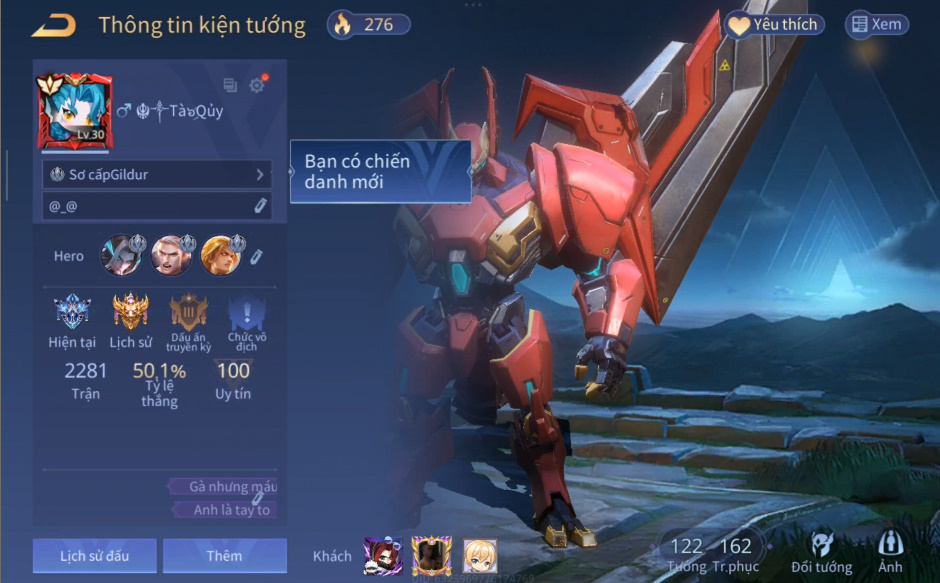Tap the Yêu thích heart button
Screen dimensions: 940x583
pyautogui.click(x=773, y=25)
